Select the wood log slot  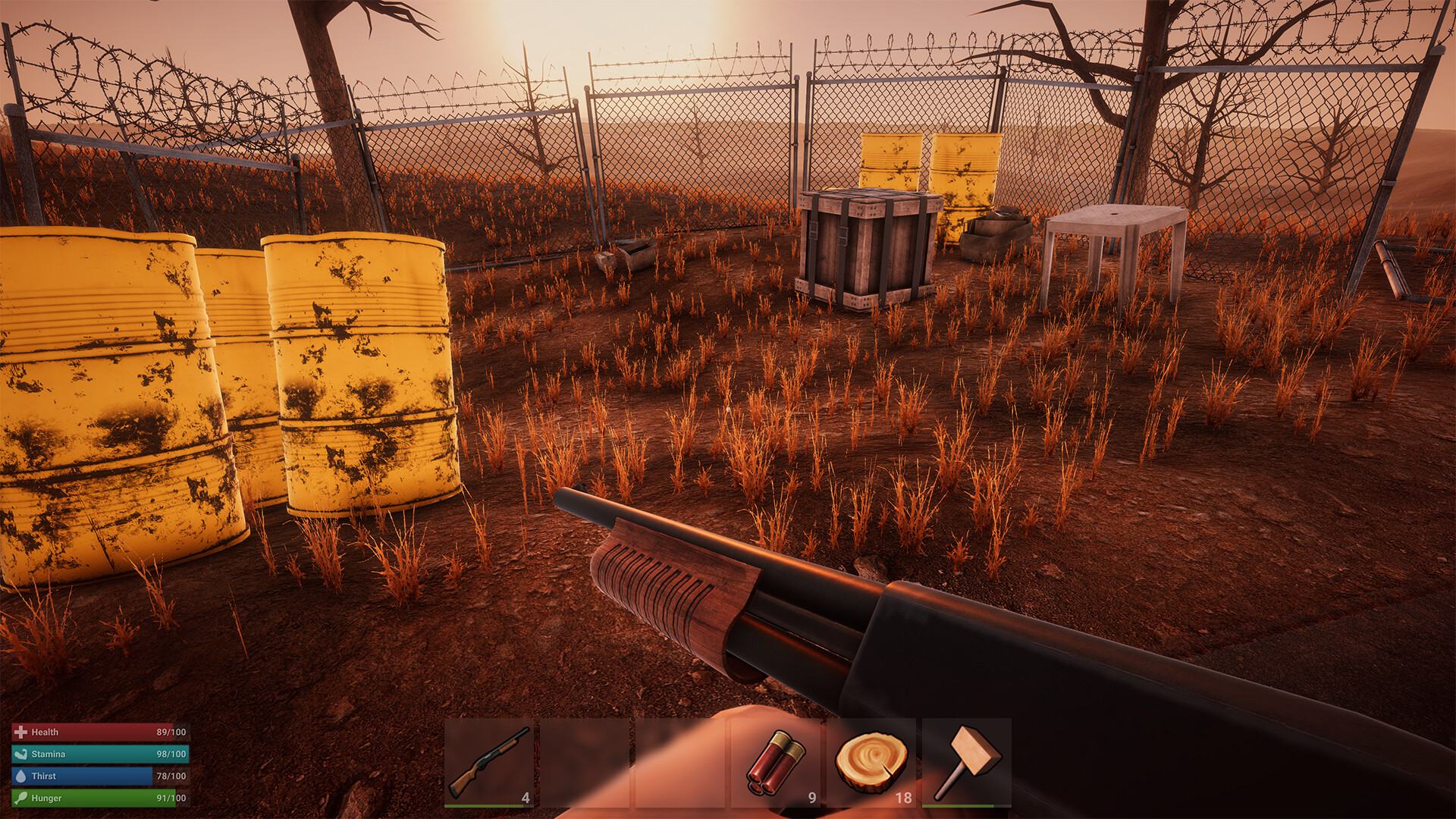point(871,762)
